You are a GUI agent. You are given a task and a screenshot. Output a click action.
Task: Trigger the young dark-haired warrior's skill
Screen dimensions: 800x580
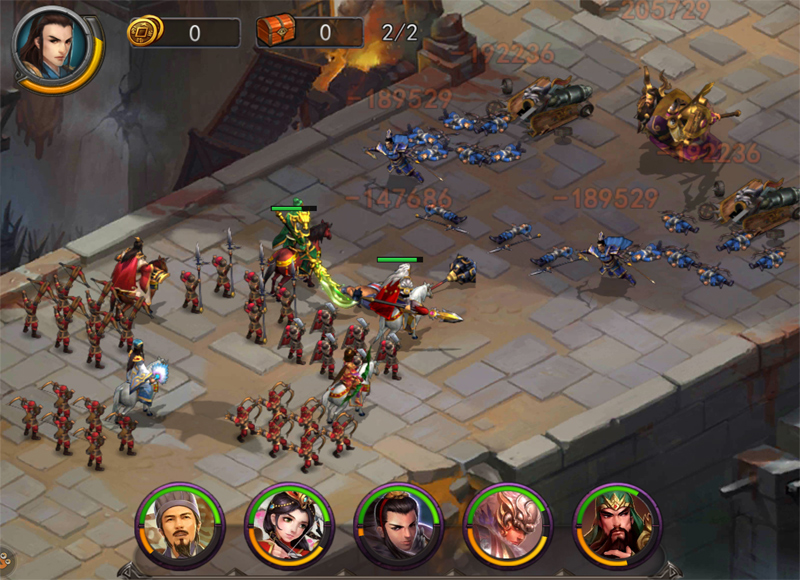pyautogui.click(x=398, y=526)
